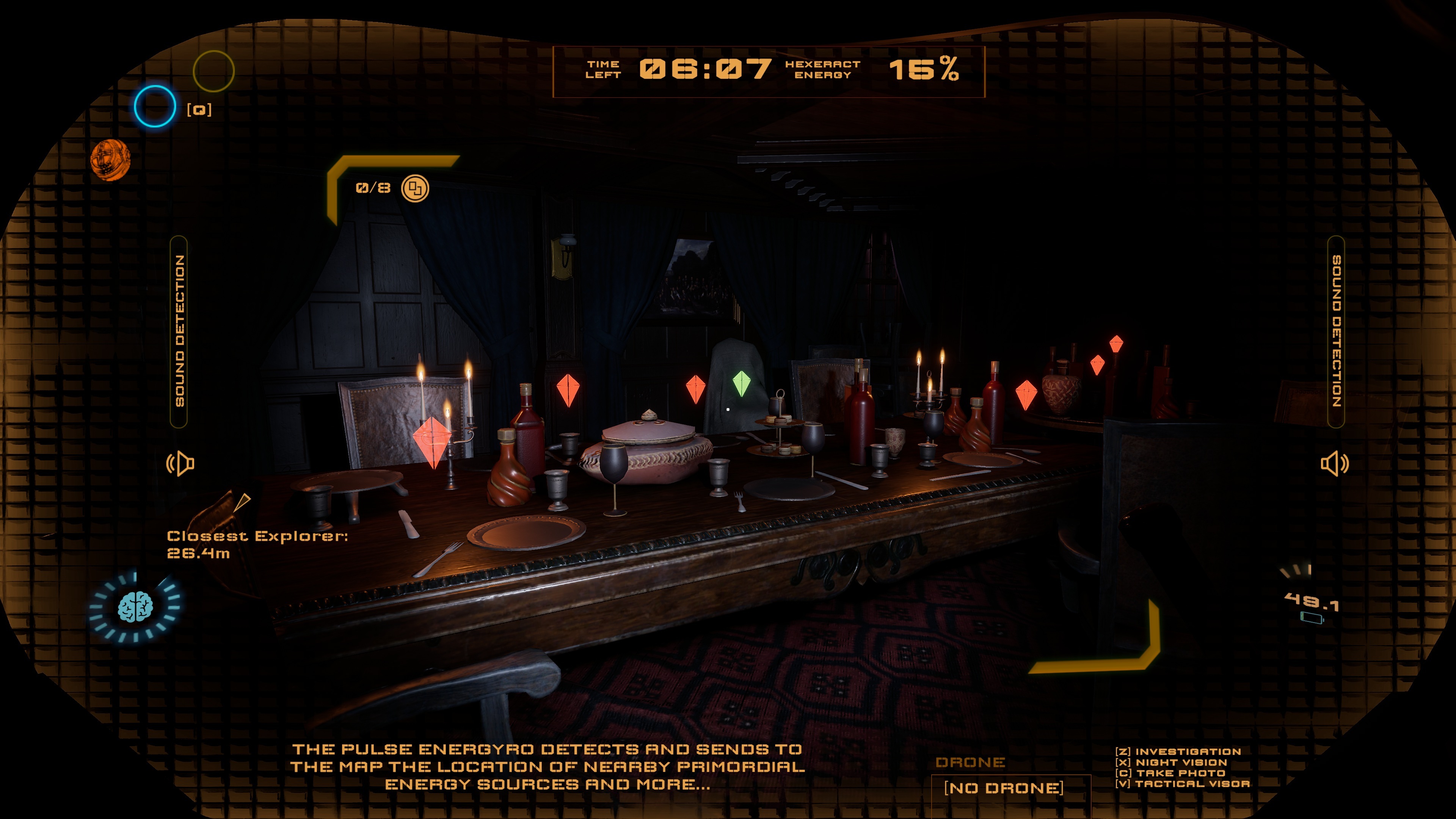Click the right-channel sound detection speaker
The height and width of the screenshot is (819, 1456).
(1335, 463)
